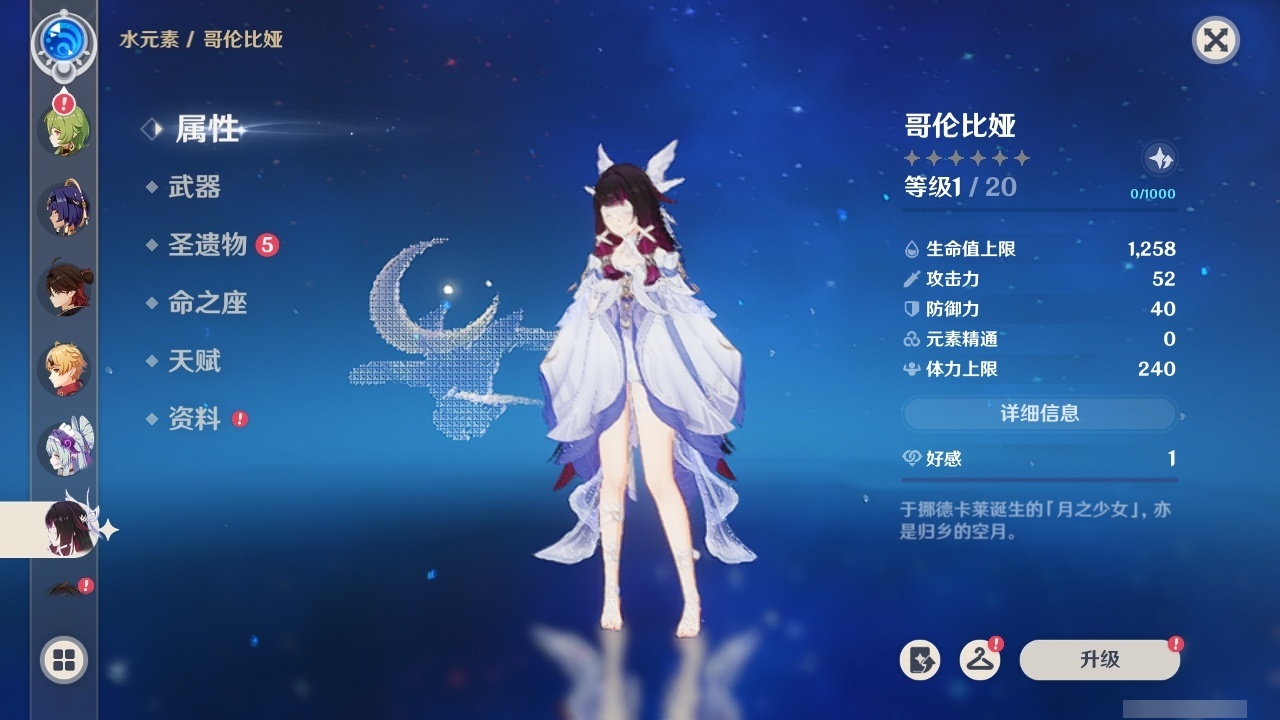Click the friendship heart icon next to 好感
Screen dimensions: 1280x720
coord(911,459)
